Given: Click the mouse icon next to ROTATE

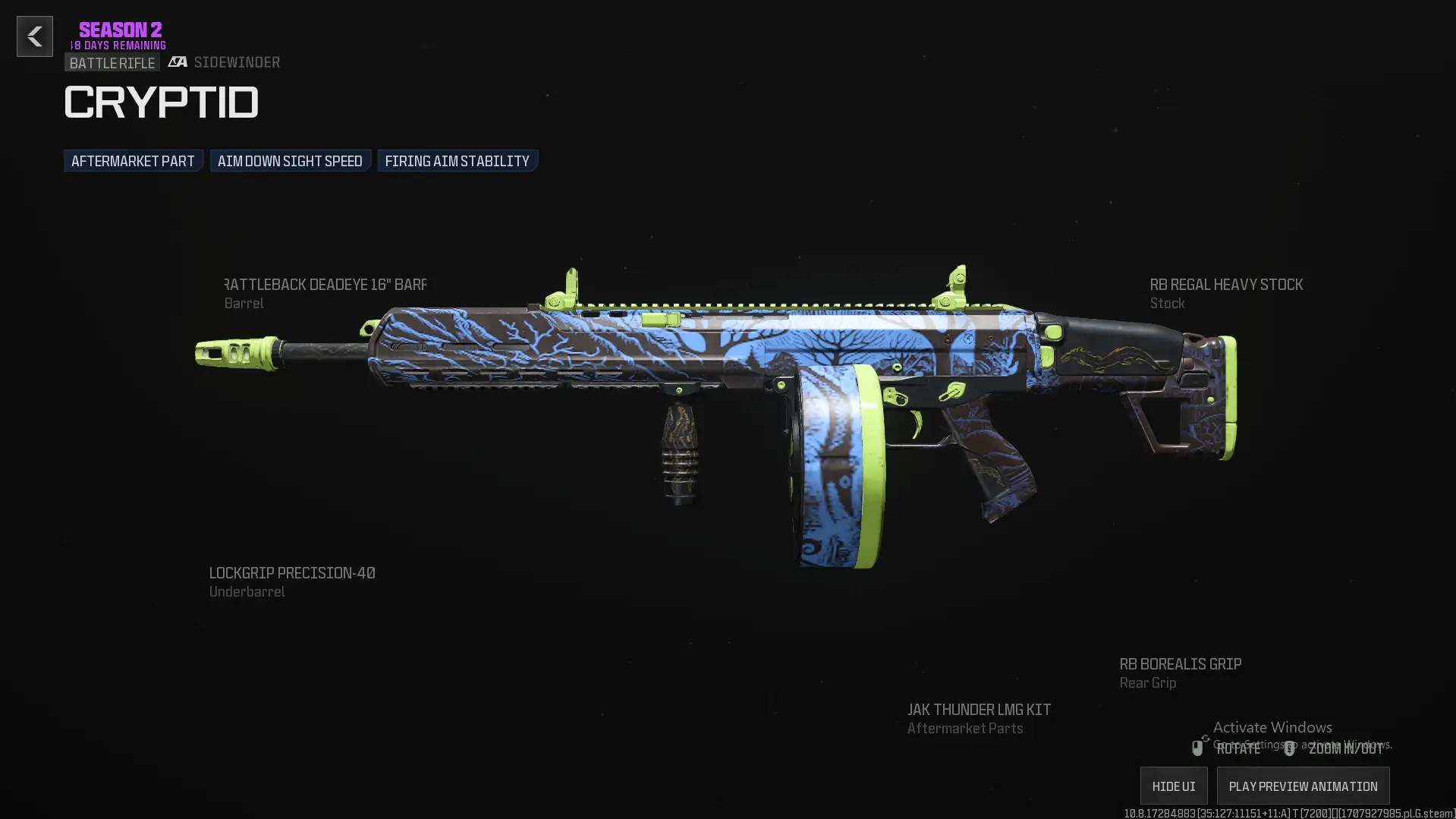Looking at the screenshot, I should point(1197,748).
